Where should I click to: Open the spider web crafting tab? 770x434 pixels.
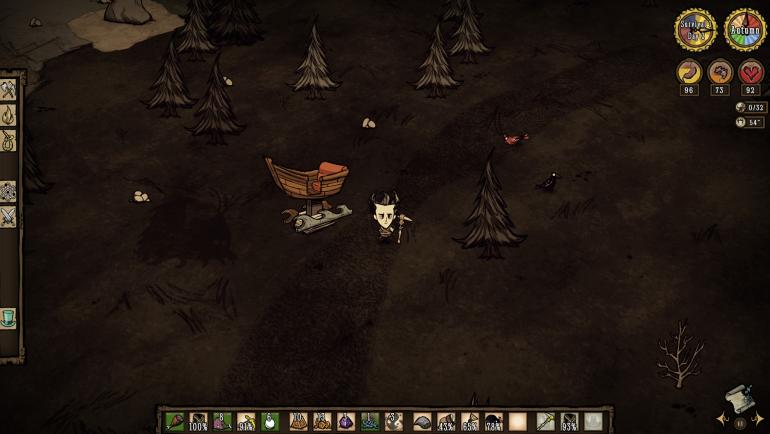click(8, 191)
